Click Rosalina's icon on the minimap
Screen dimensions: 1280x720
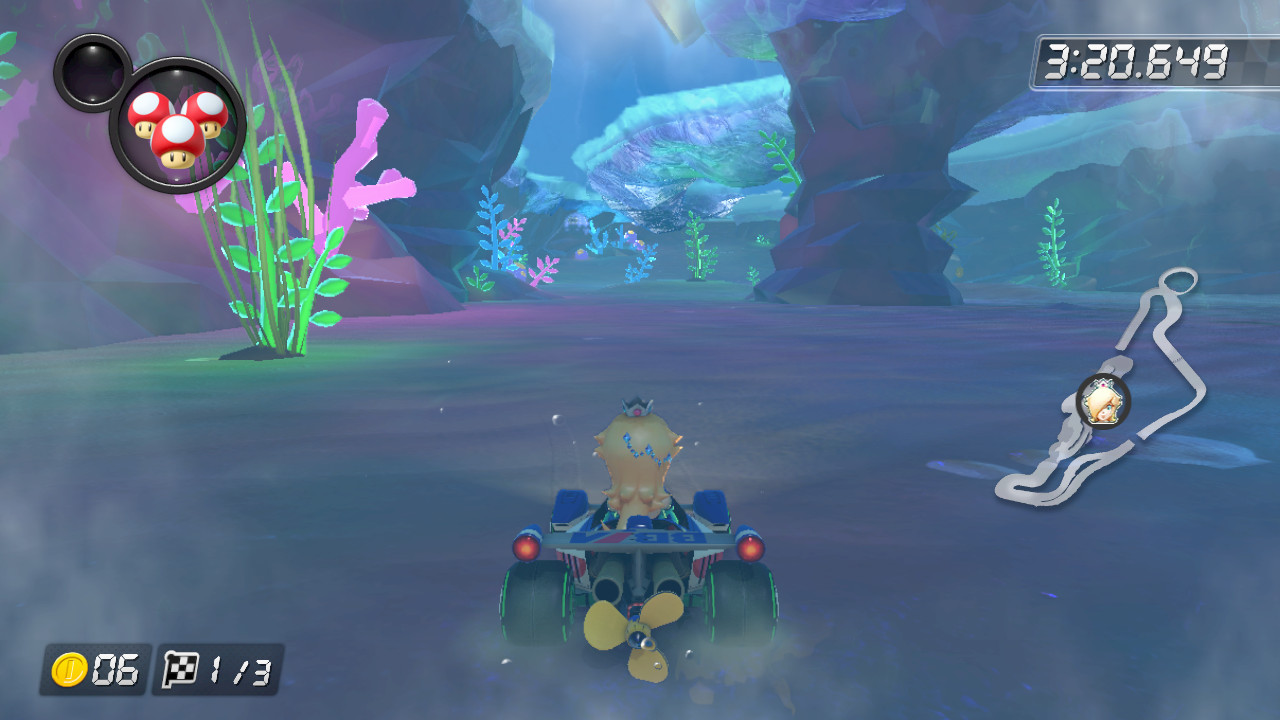point(1102,402)
